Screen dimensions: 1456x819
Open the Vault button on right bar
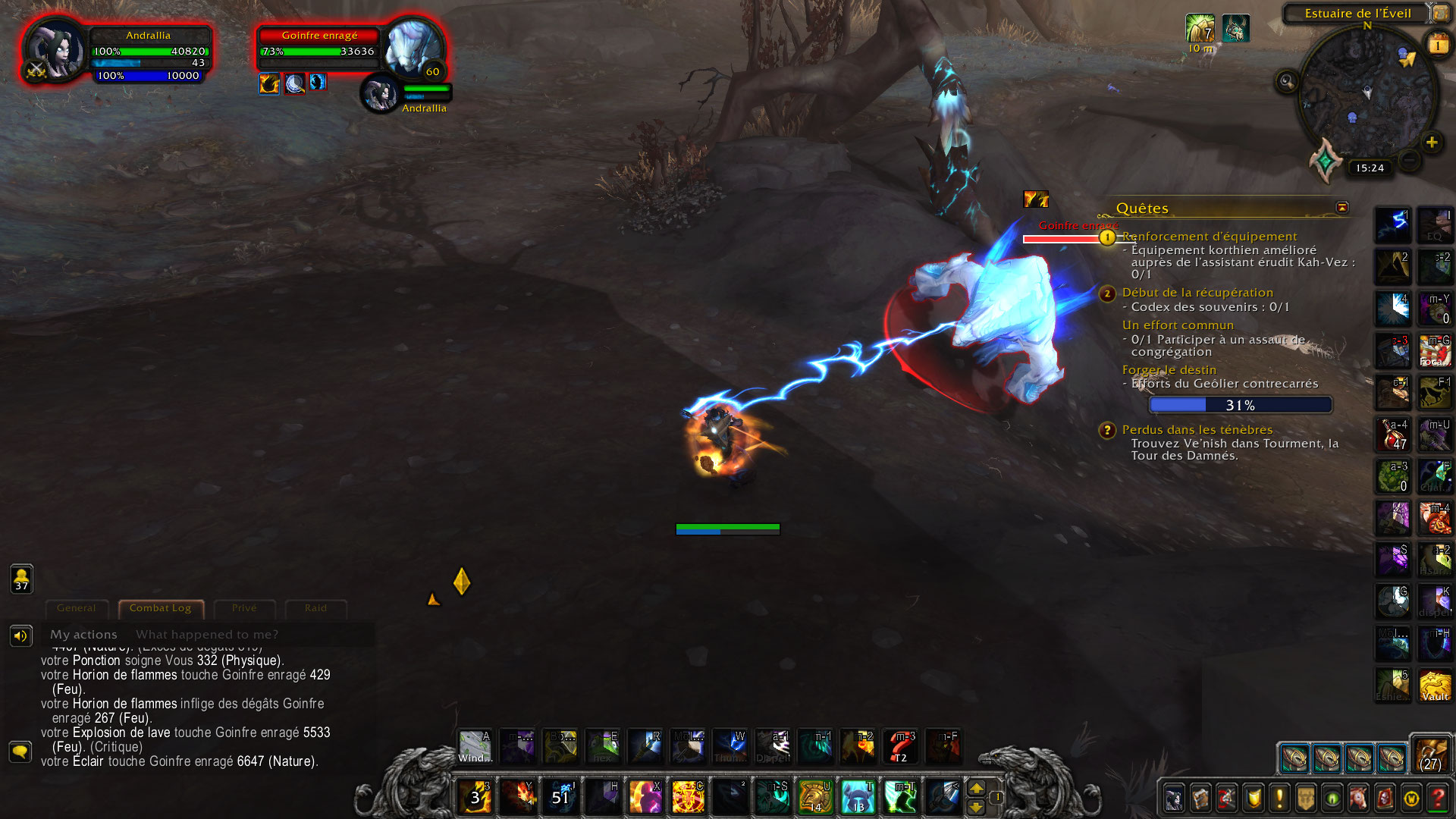tap(1435, 686)
